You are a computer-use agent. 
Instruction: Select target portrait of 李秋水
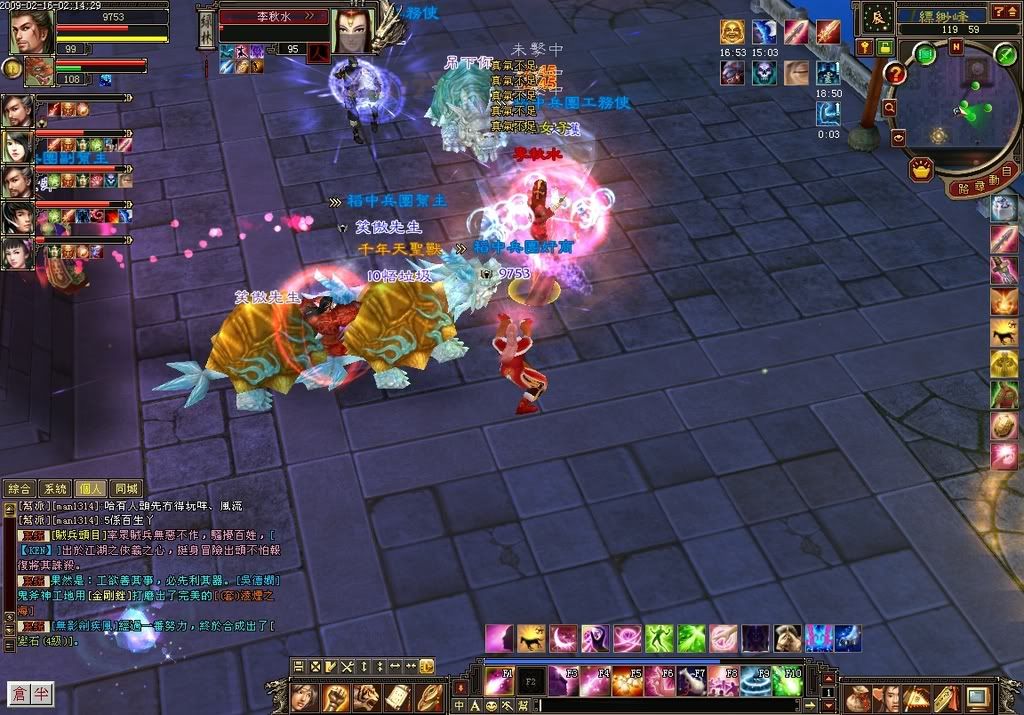[352, 32]
